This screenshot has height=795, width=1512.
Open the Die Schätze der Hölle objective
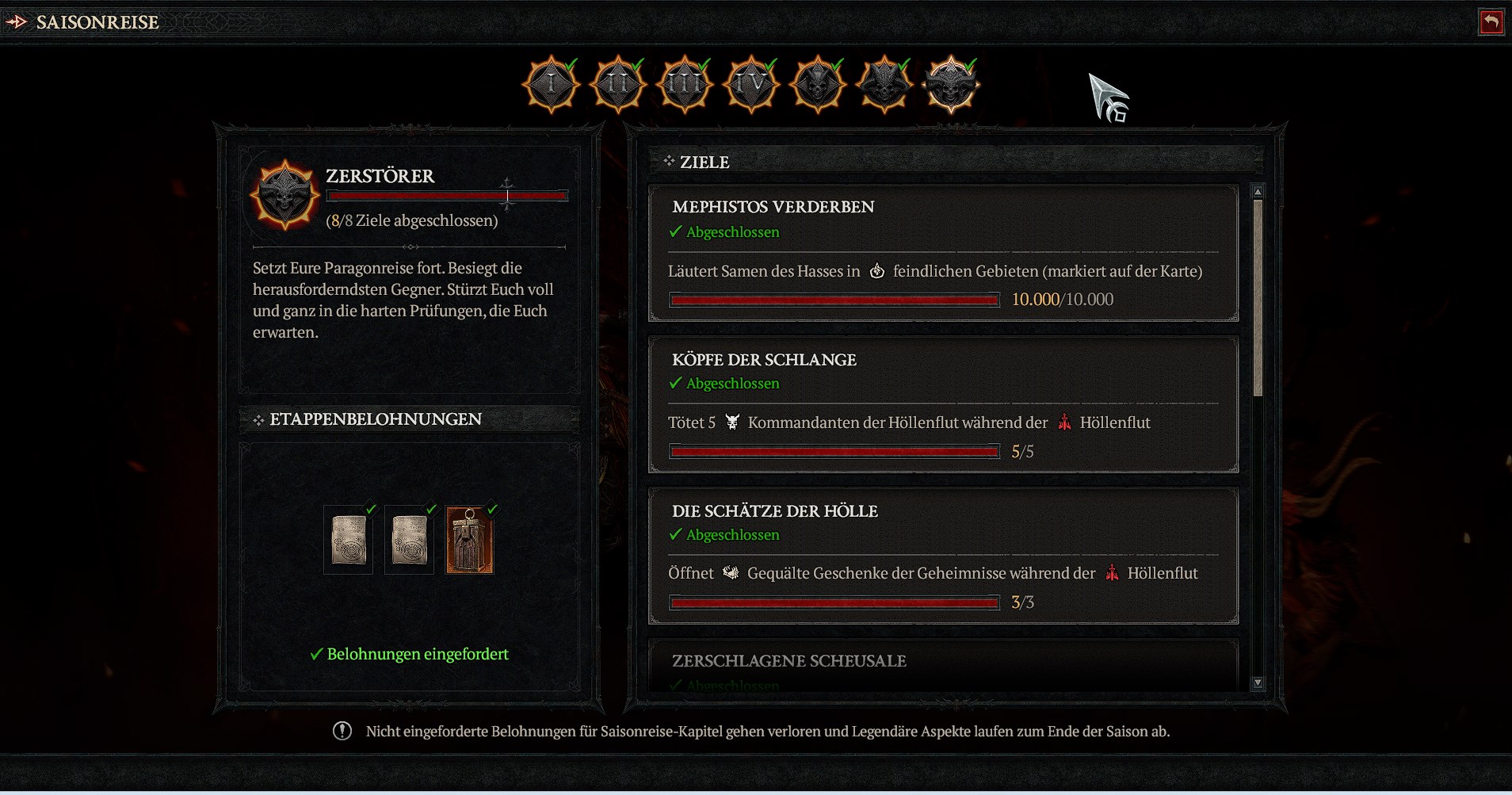pos(943,556)
